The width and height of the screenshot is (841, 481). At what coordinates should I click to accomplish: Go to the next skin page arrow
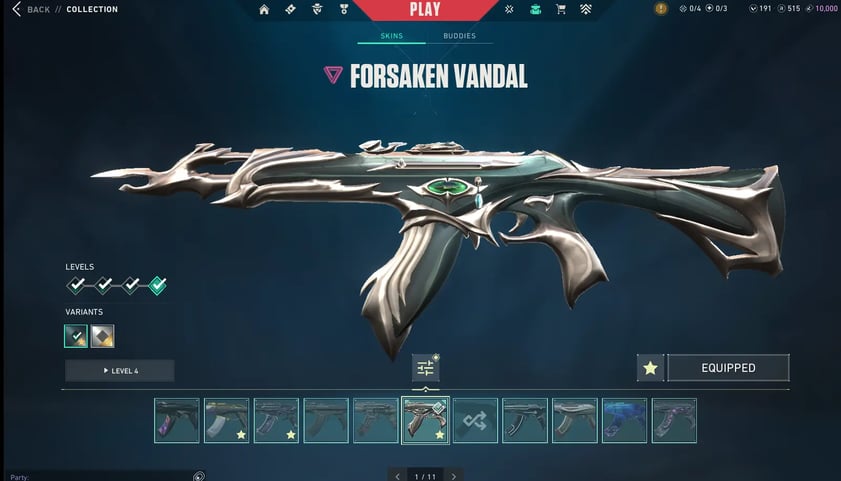tap(454, 476)
